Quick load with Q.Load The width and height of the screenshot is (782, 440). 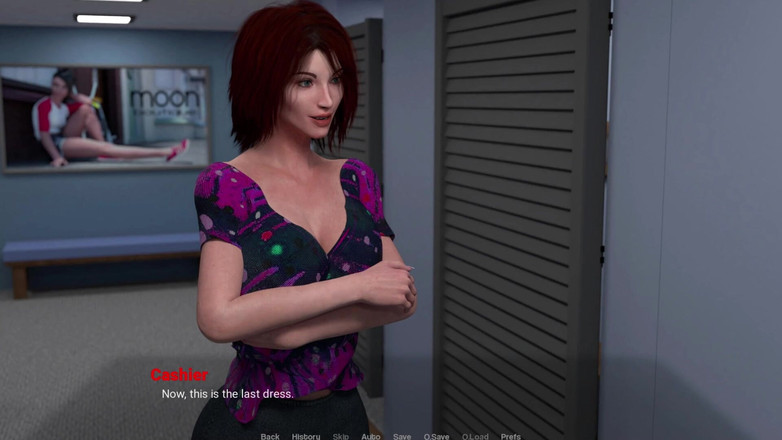coord(475,436)
